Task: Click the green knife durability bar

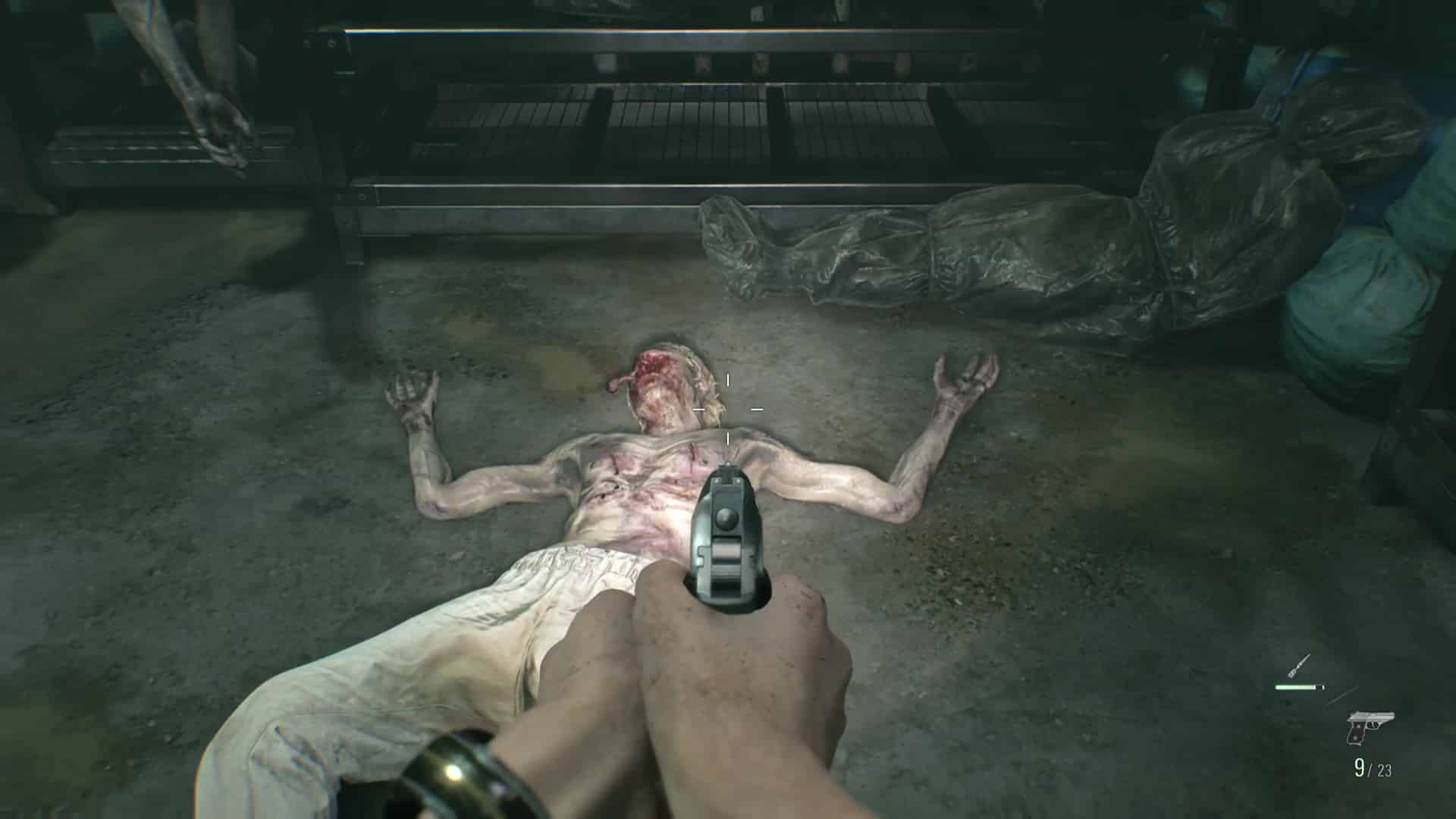Action: 1294,687
